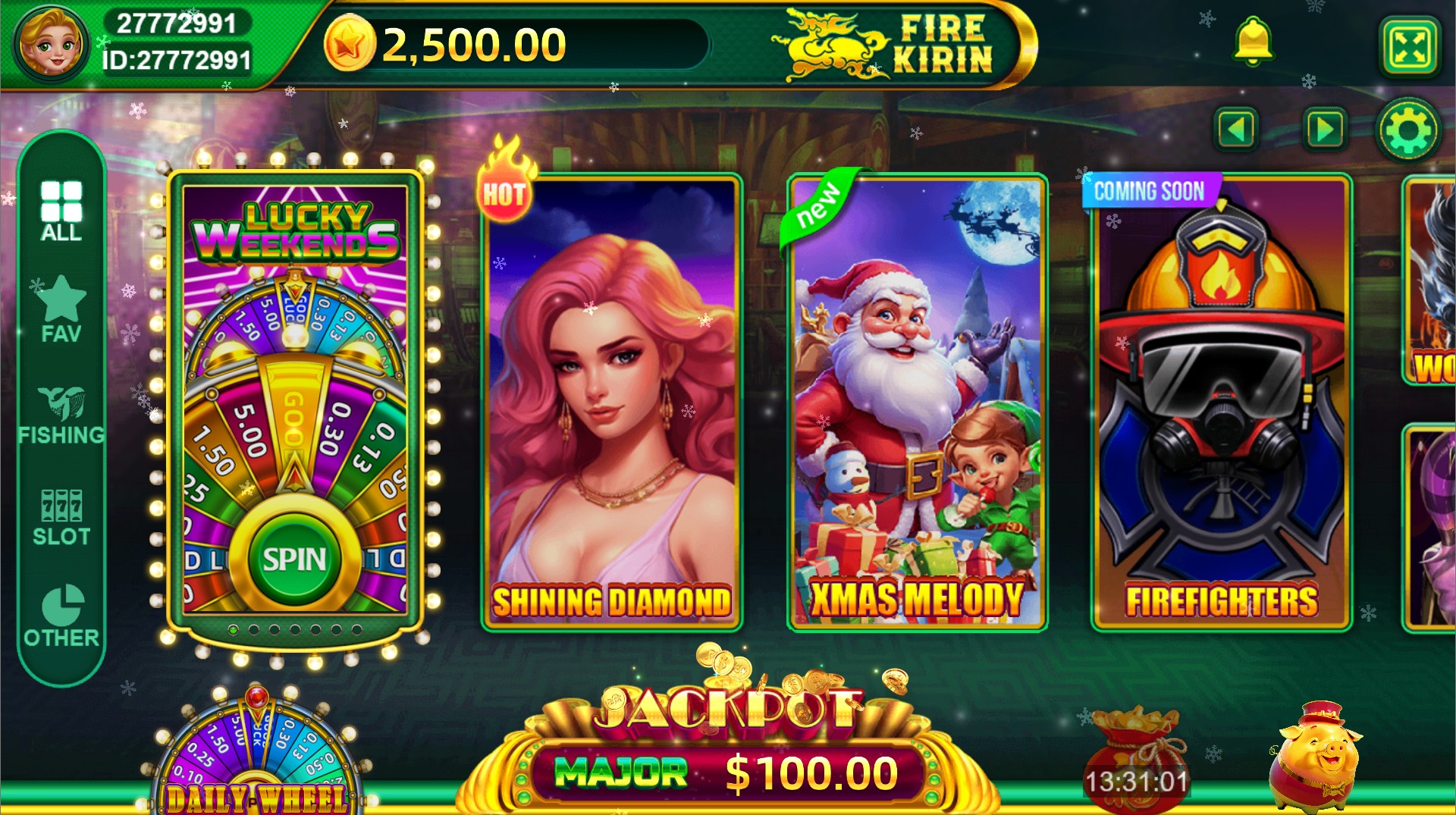The image size is (1456, 815).
Task: Switch to the FAV category
Action: click(x=61, y=309)
